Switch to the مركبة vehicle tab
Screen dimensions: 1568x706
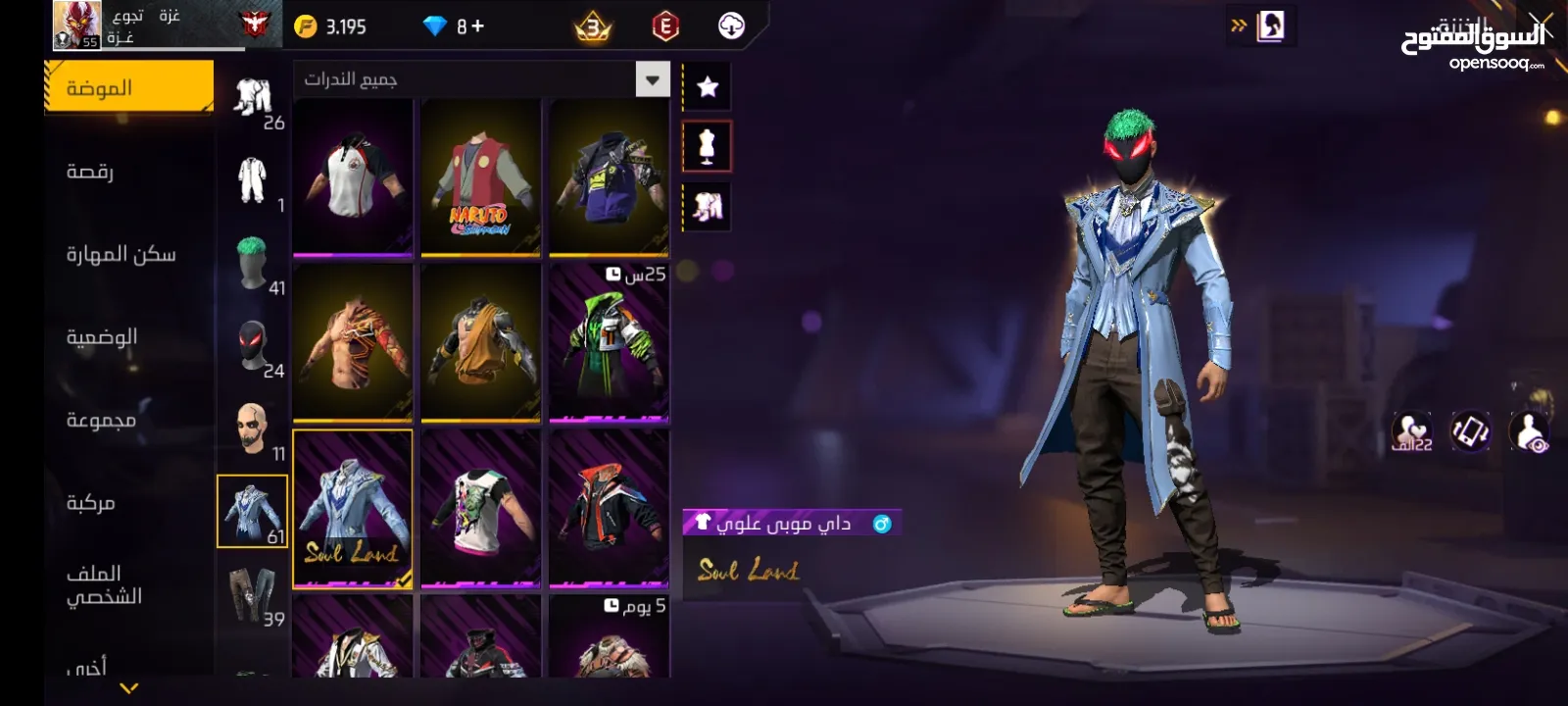point(90,502)
